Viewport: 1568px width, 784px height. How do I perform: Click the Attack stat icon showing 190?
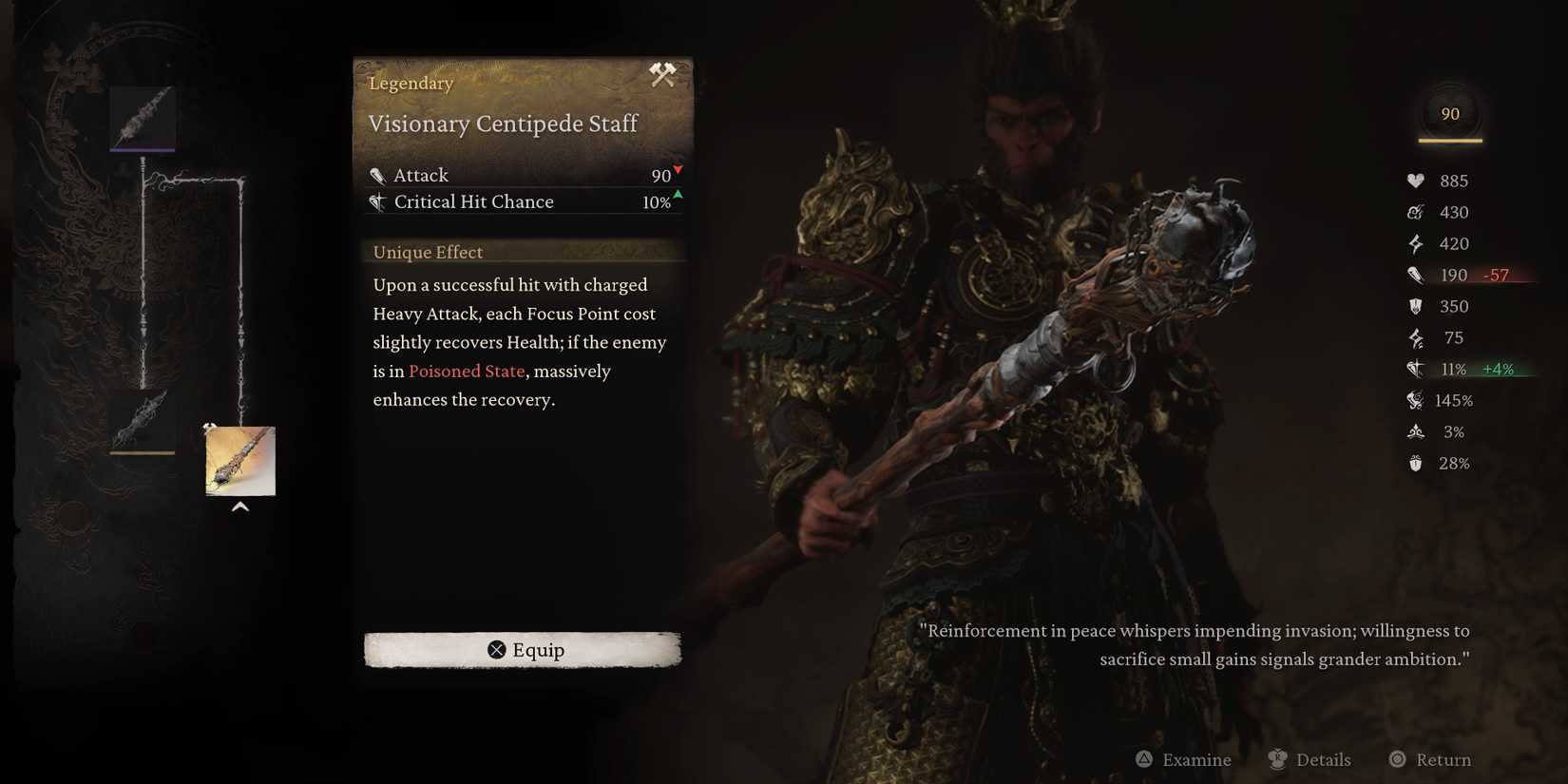pos(1415,275)
